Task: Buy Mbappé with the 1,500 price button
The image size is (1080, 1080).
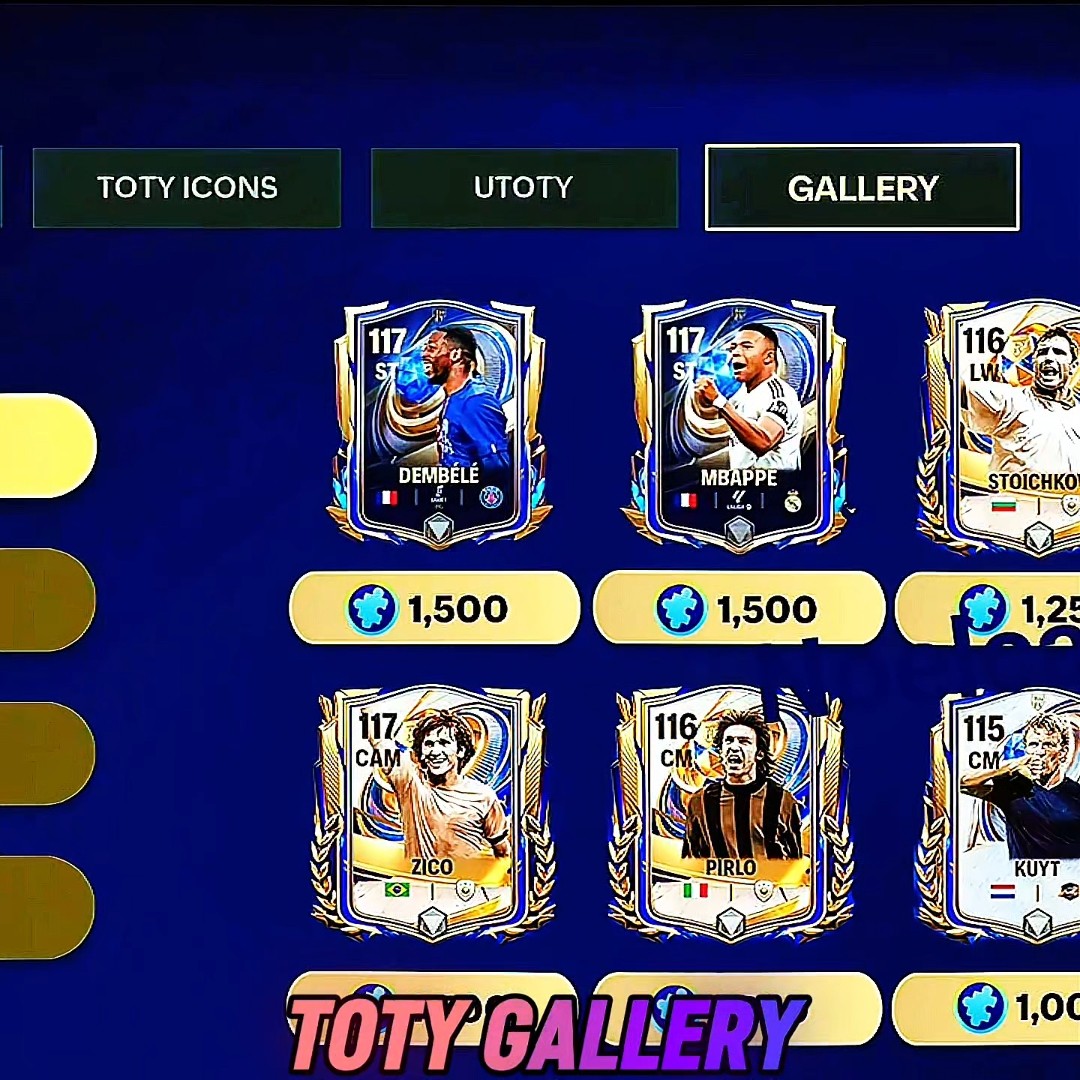Action: (739, 608)
